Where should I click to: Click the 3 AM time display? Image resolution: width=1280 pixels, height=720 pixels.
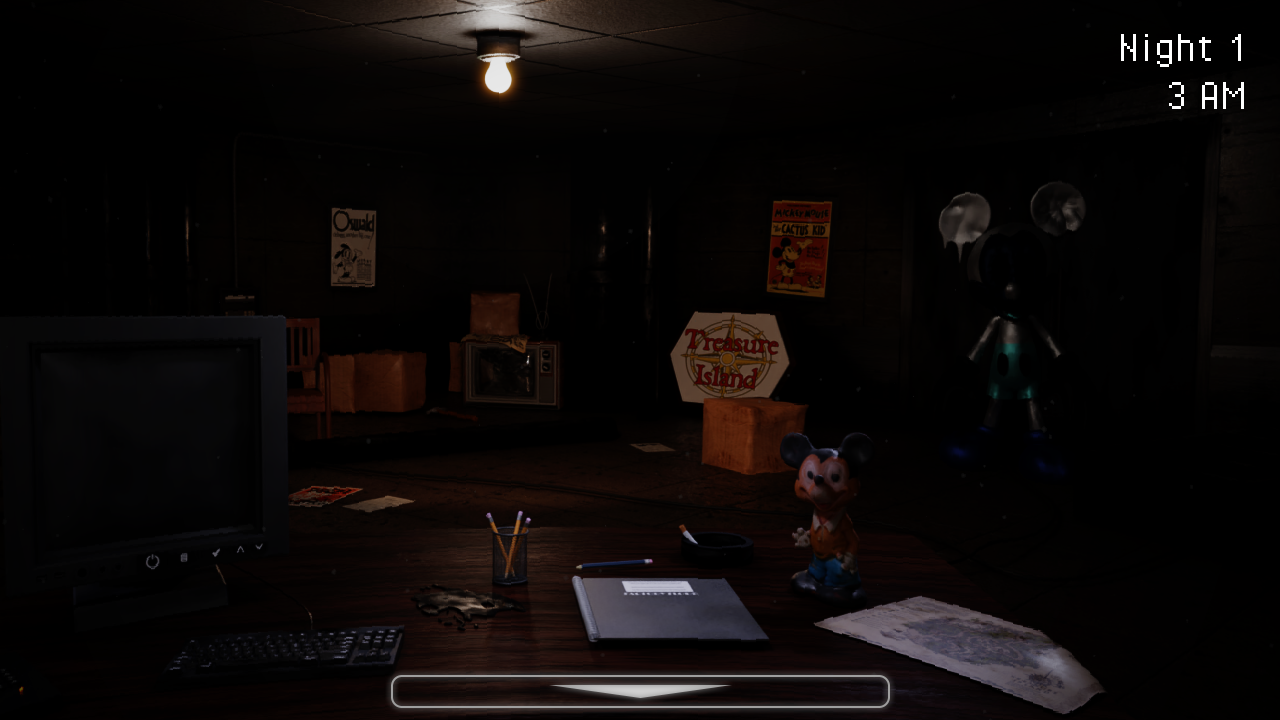[x=1206, y=97]
